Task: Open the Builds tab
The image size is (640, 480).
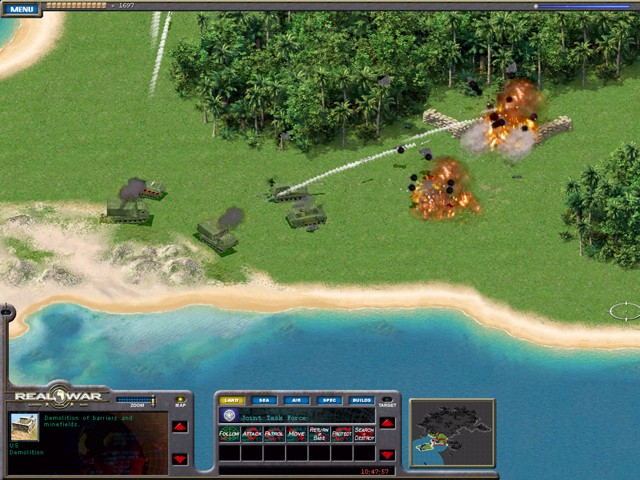Action: (361, 400)
